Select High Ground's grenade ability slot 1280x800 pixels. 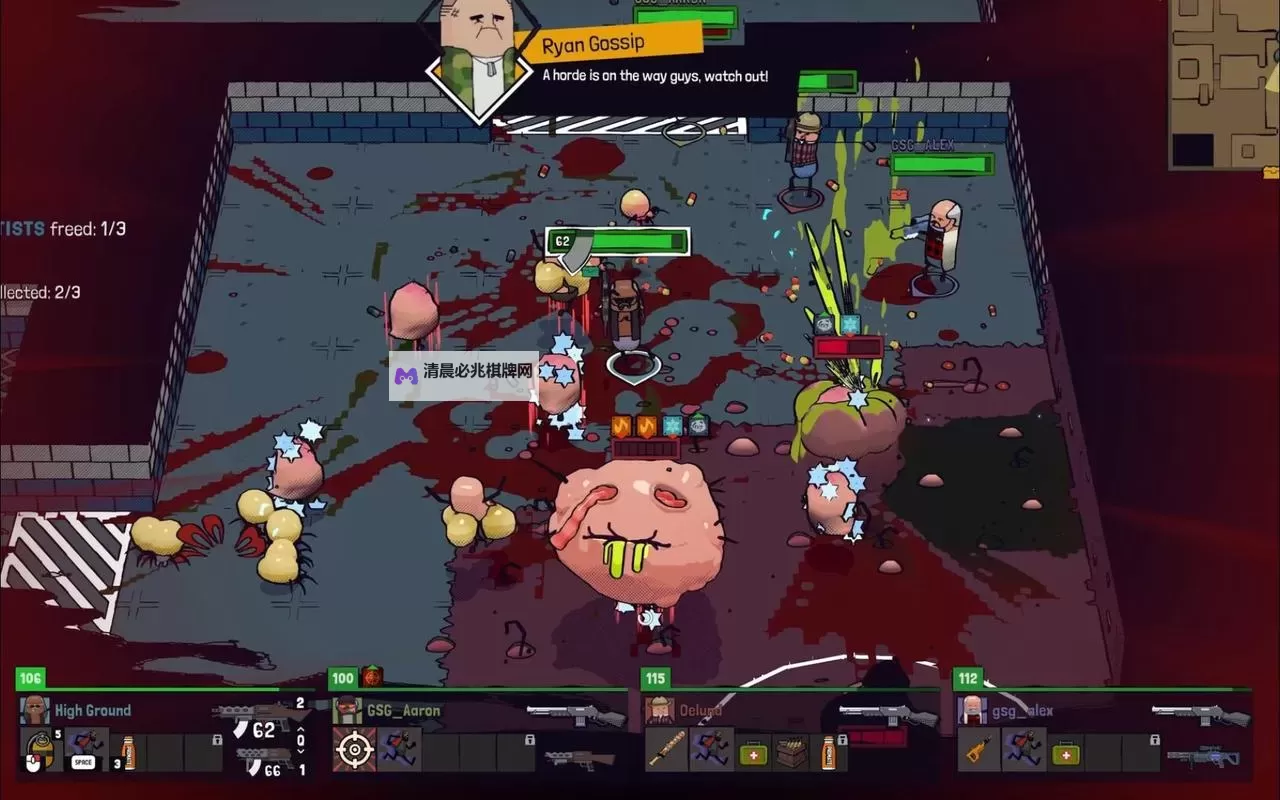pyautogui.click(x=39, y=750)
